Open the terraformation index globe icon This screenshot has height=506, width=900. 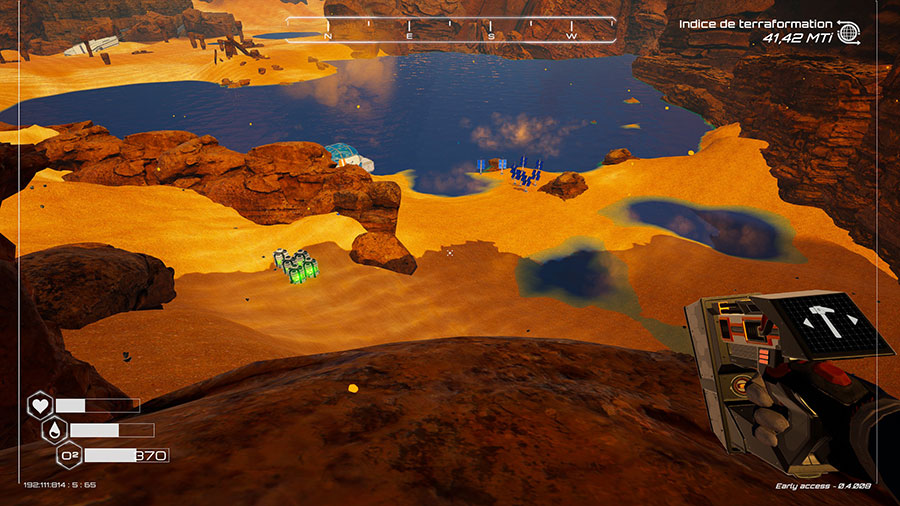[x=849, y=32]
